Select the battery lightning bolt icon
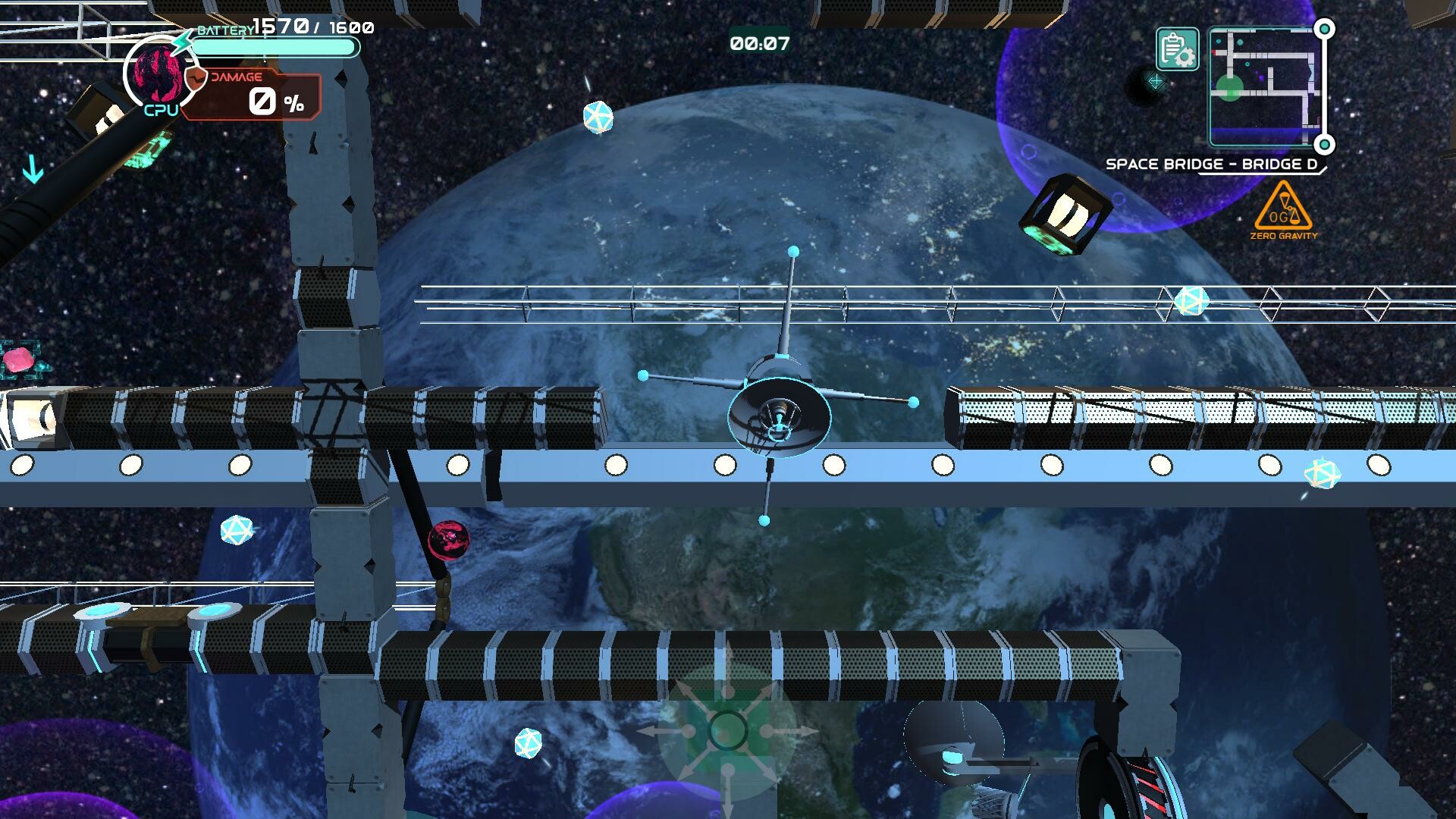Image resolution: width=1456 pixels, height=819 pixels. click(182, 42)
